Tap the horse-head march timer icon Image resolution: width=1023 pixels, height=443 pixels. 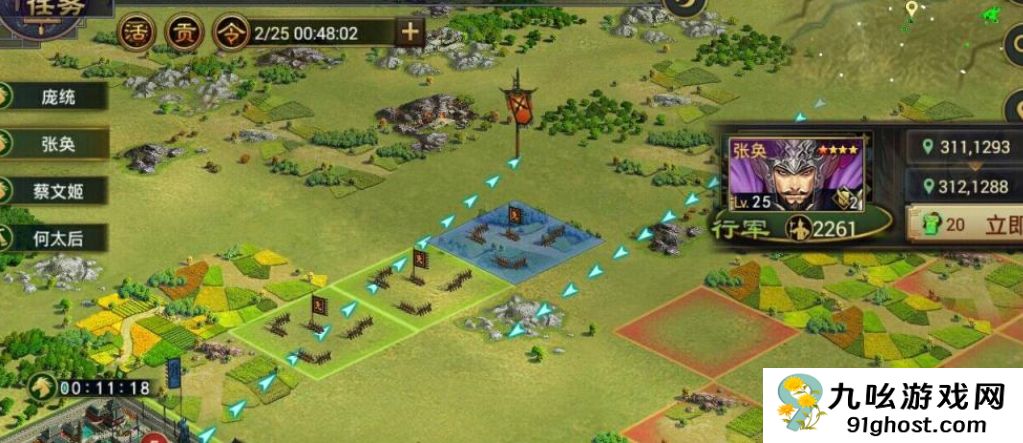40,386
